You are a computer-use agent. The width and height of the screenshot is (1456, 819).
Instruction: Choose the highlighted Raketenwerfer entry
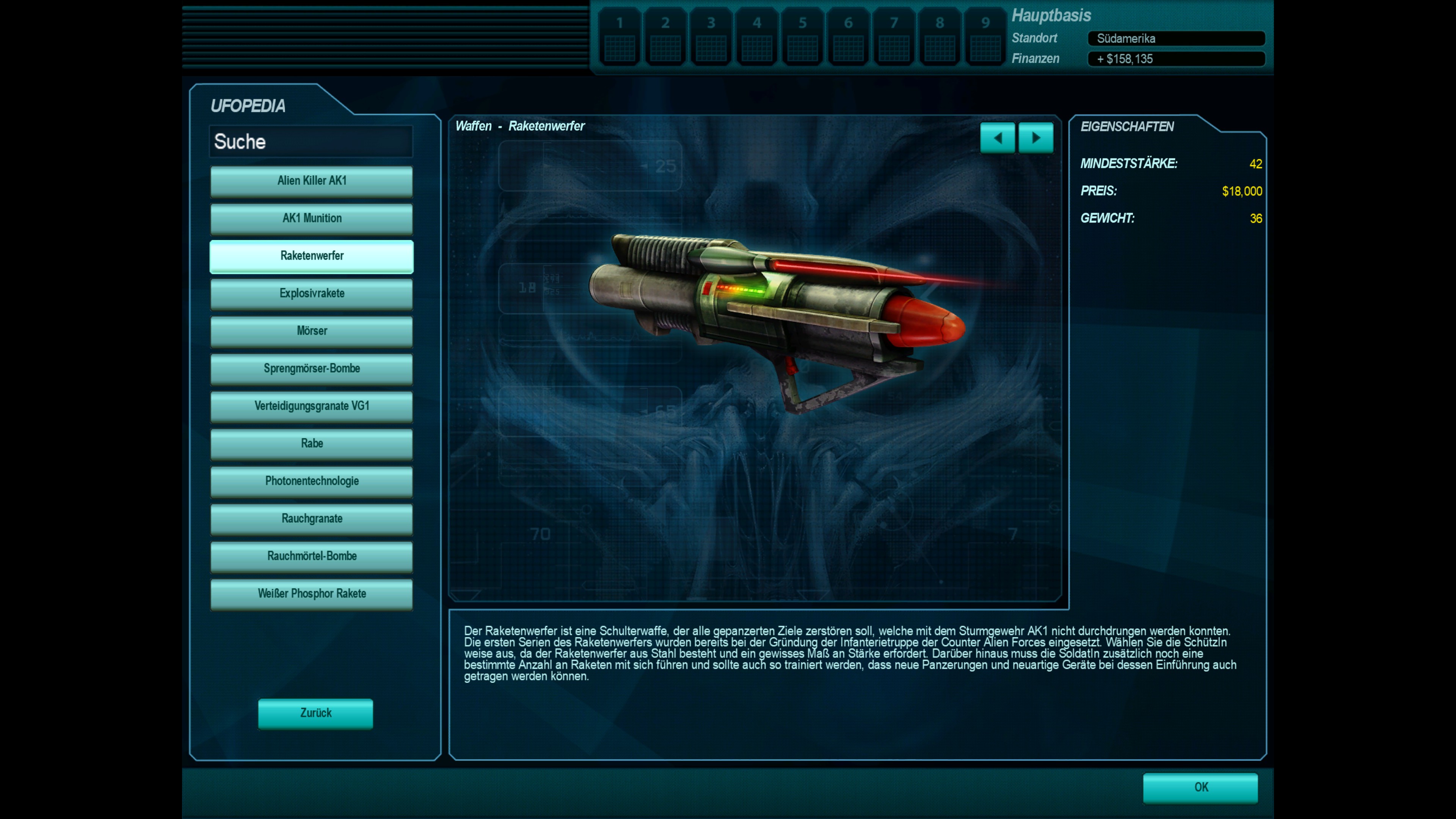click(x=311, y=256)
